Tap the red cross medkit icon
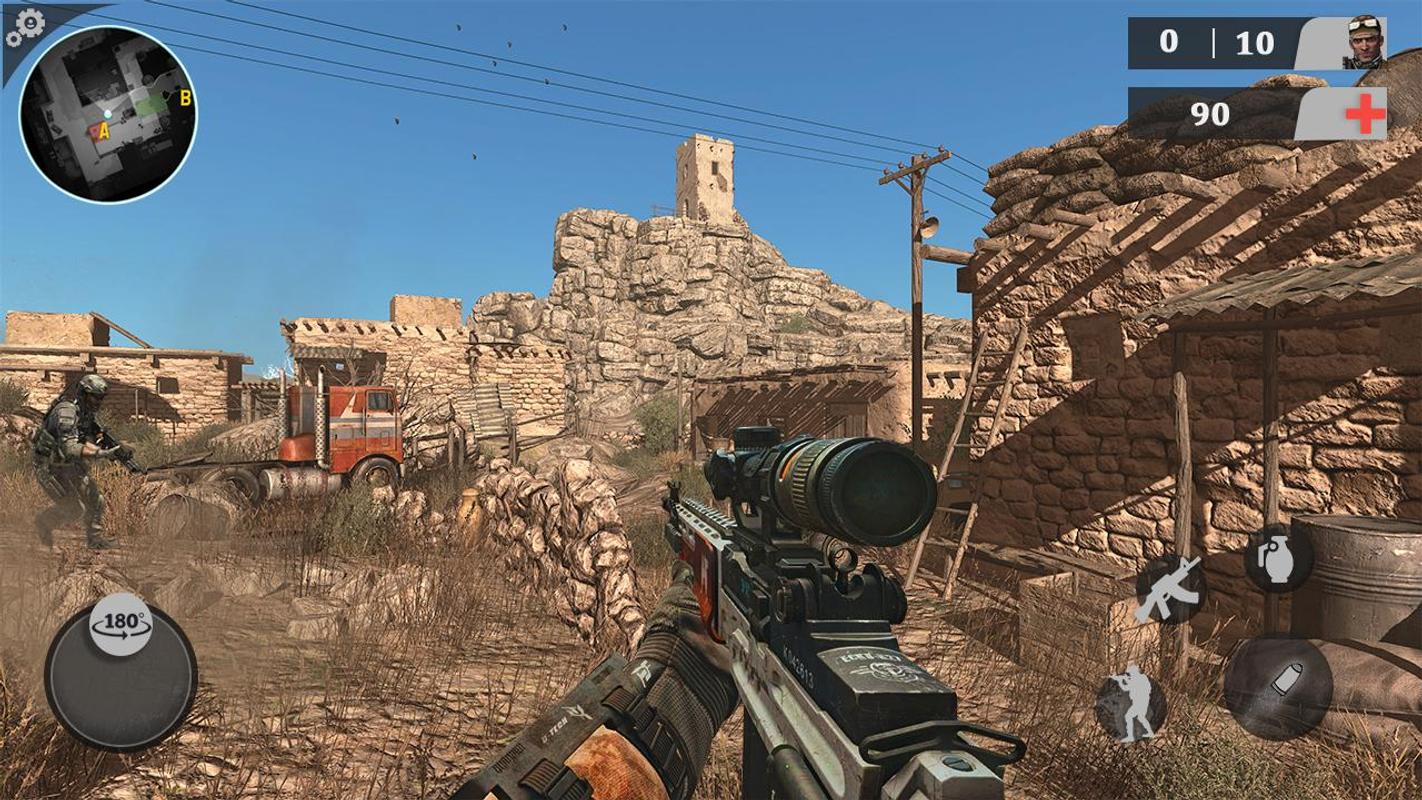The width and height of the screenshot is (1422, 800). [1365, 114]
